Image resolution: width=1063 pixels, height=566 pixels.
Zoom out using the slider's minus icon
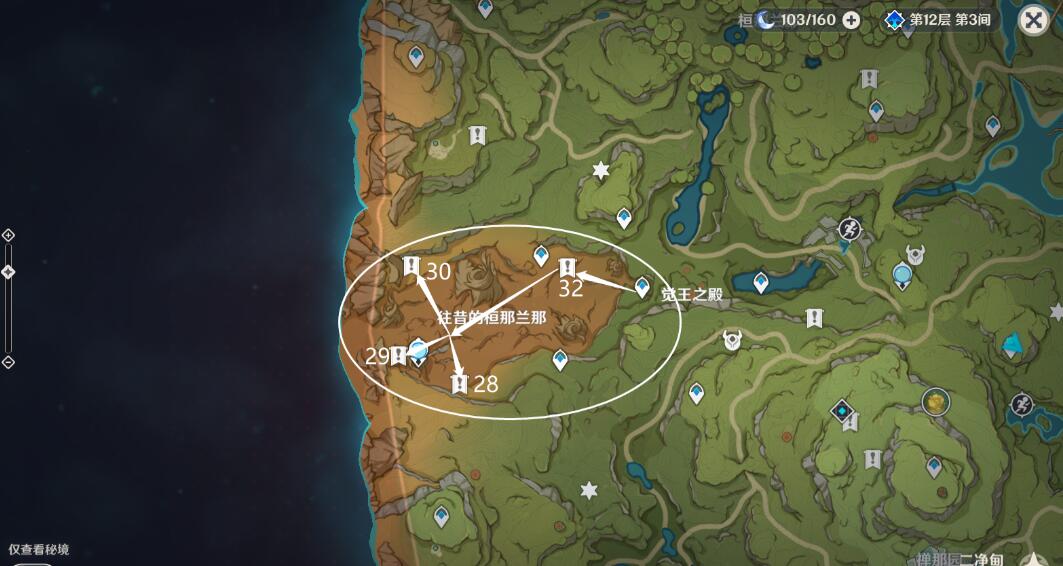click(8, 362)
